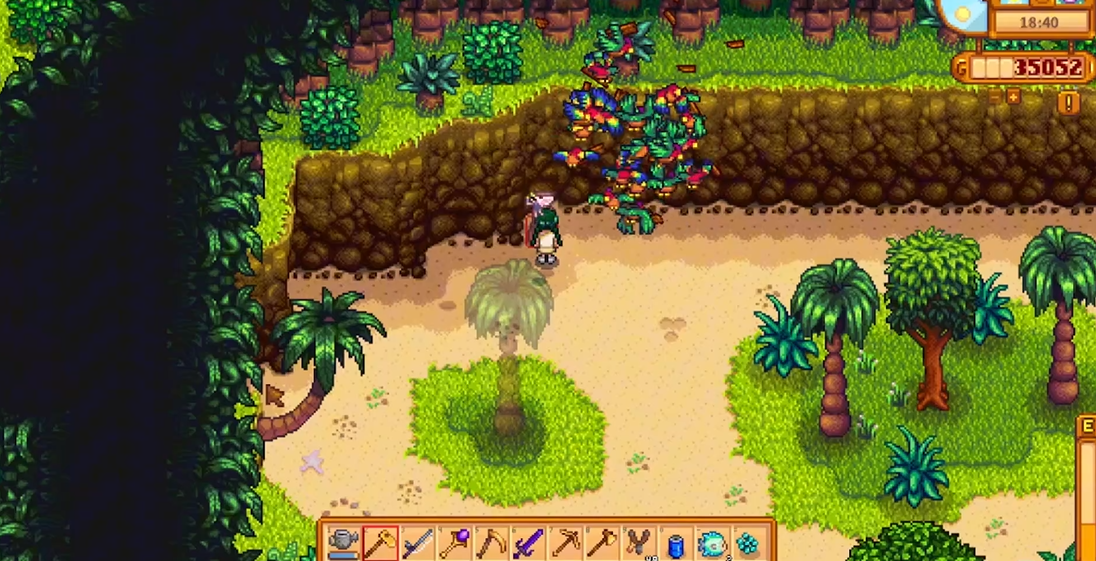Choose the purple-gem scepter slot
Image resolution: width=1096 pixels, height=561 pixels.
point(455,543)
